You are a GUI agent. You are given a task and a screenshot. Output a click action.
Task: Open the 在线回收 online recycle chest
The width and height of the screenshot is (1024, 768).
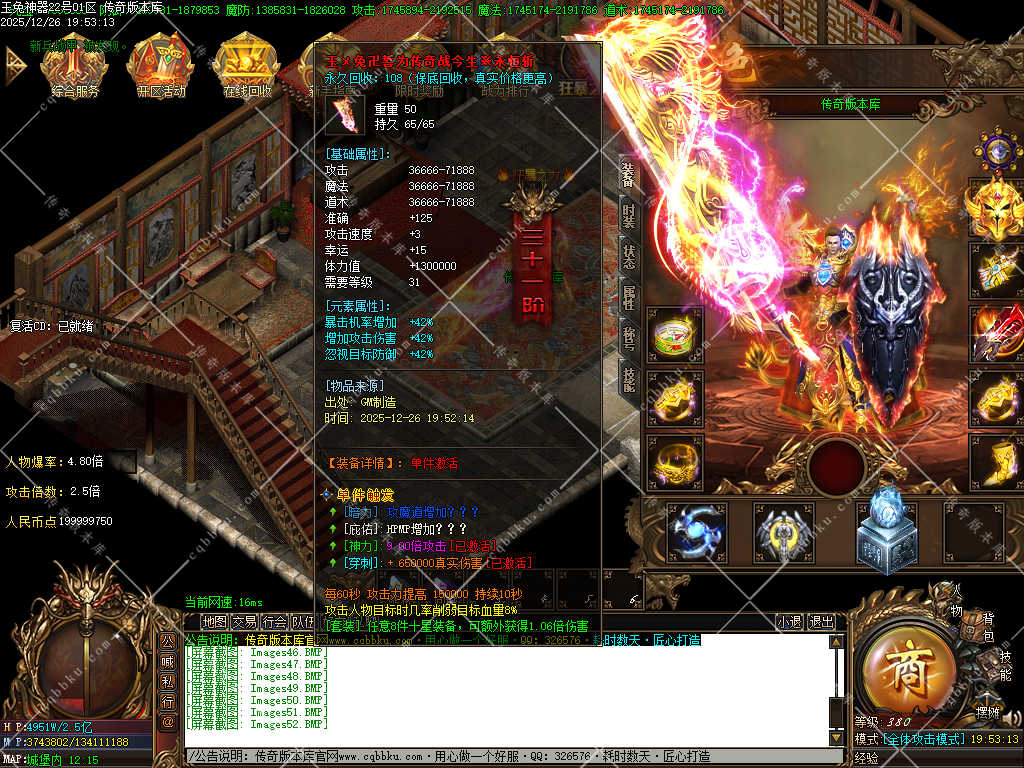pyautogui.click(x=246, y=68)
